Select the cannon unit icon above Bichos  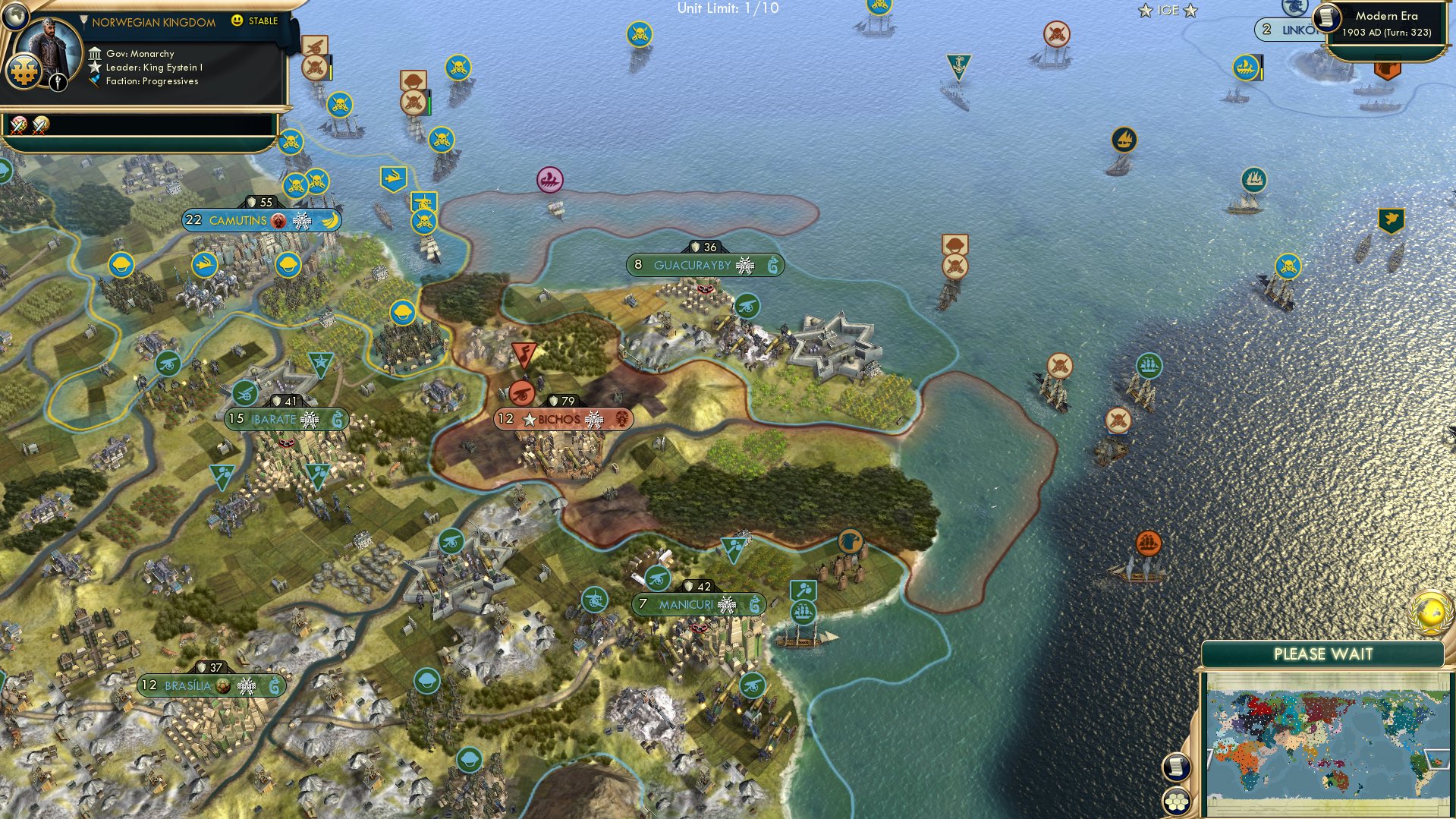click(x=521, y=395)
